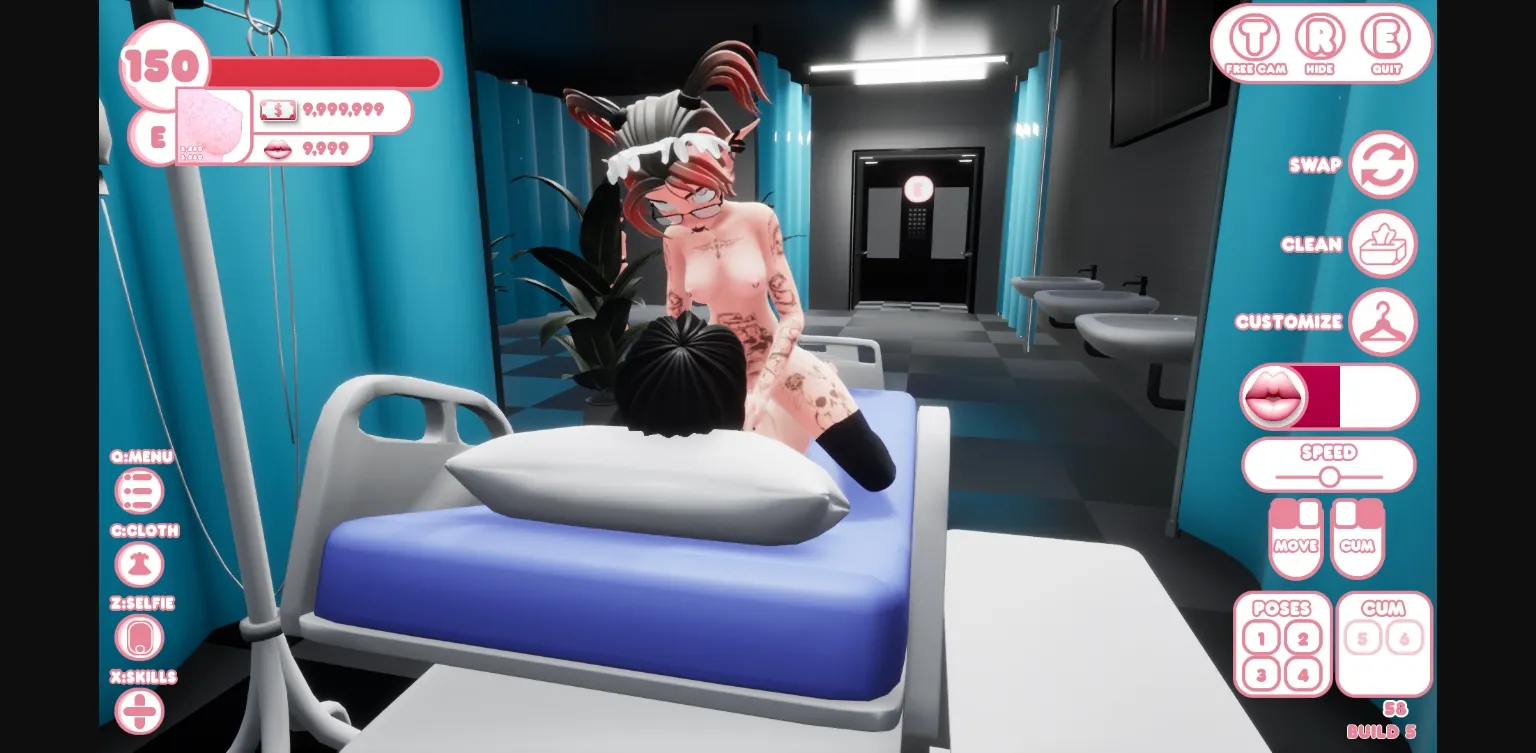
Task: Click CUM option 6
Action: coord(1406,638)
